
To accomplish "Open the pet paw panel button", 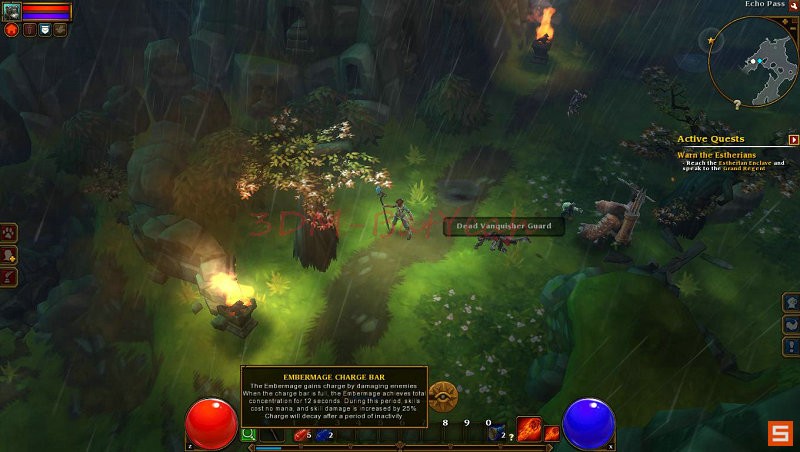I will coord(9,232).
